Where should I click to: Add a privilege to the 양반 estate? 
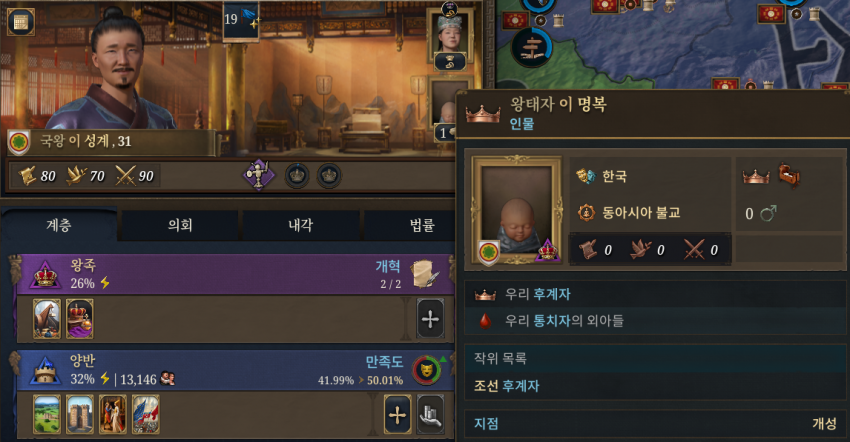tap(398, 413)
